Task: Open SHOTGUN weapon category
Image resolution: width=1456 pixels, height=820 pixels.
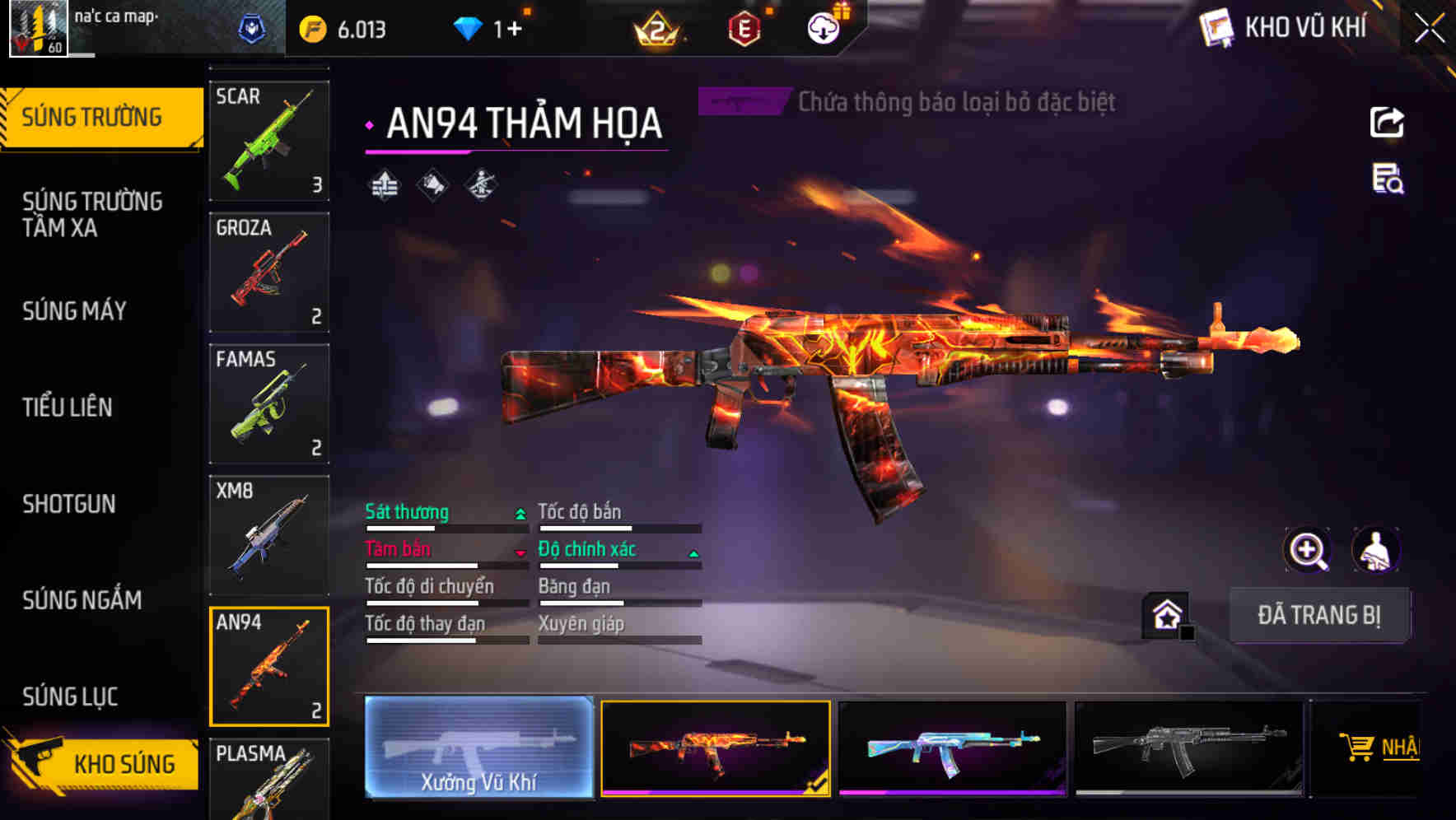Action: (x=70, y=504)
